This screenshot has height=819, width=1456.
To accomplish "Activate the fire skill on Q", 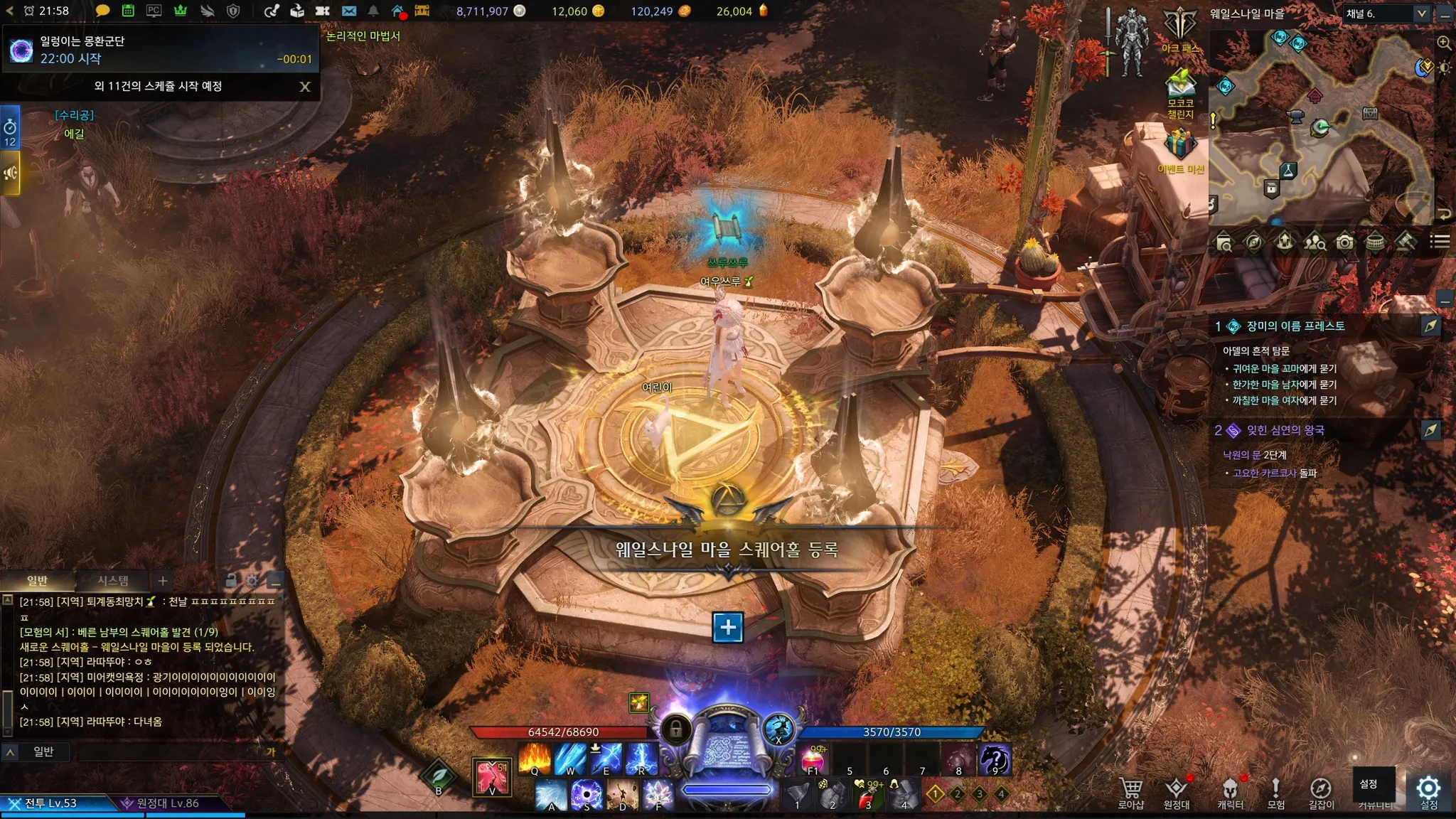I will click(535, 759).
